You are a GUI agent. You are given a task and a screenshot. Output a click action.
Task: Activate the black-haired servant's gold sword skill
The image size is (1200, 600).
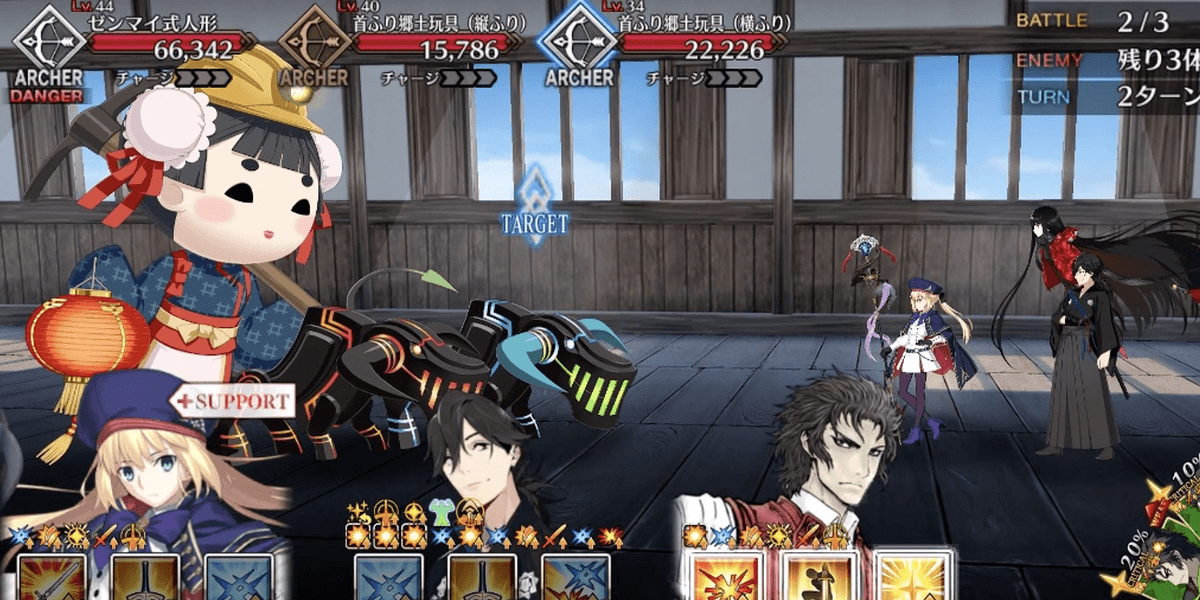click(482, 578)
